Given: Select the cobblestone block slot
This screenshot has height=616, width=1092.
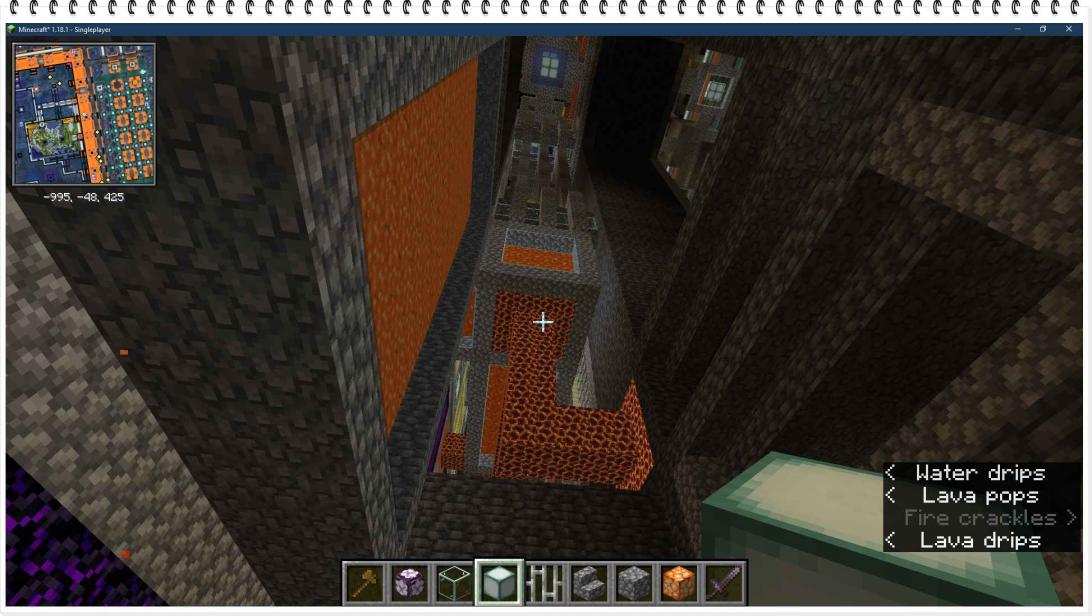Looking at the screenshot, I should pyautogui.click(x=632, y=582).
